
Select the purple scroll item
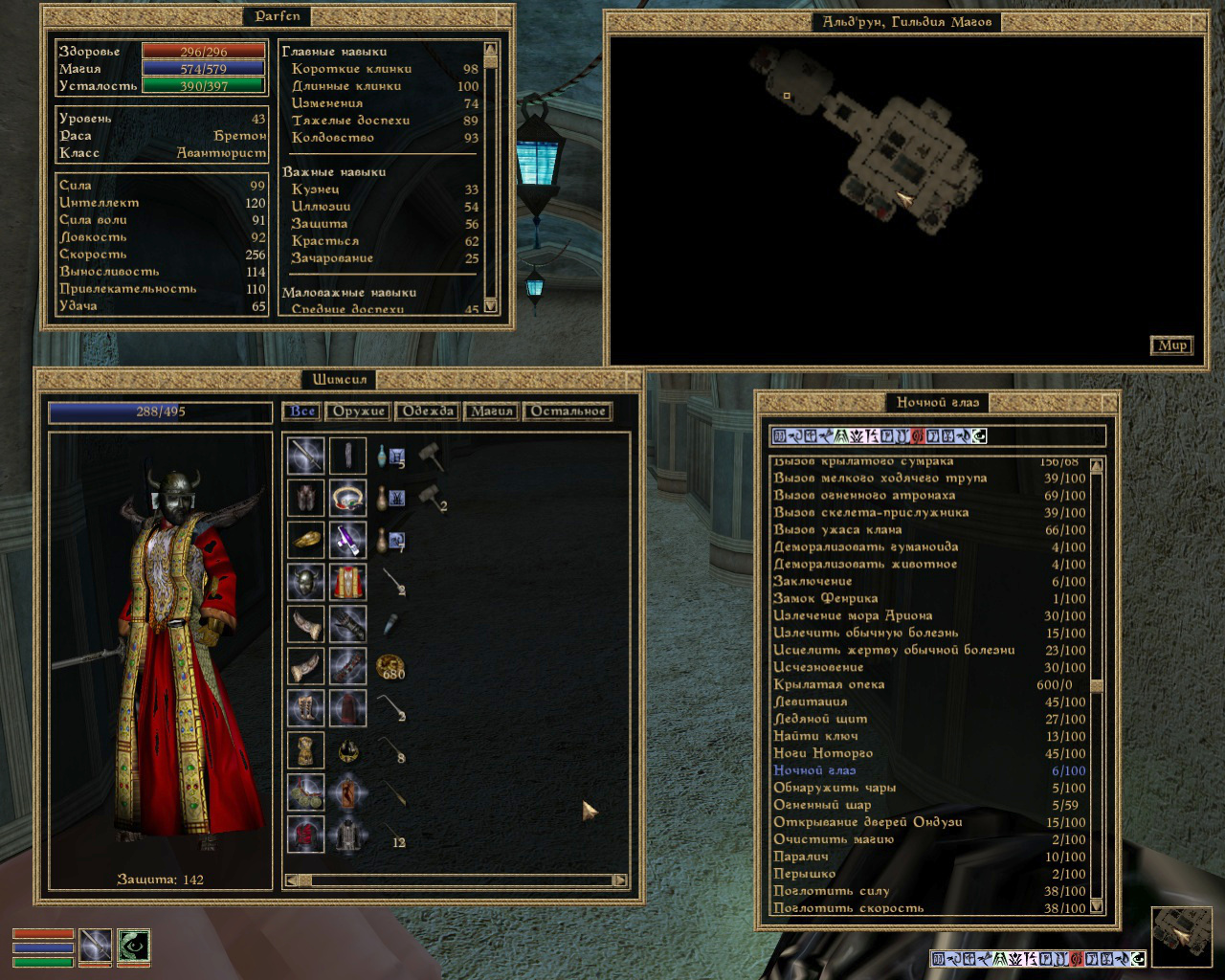pos(347,540)
